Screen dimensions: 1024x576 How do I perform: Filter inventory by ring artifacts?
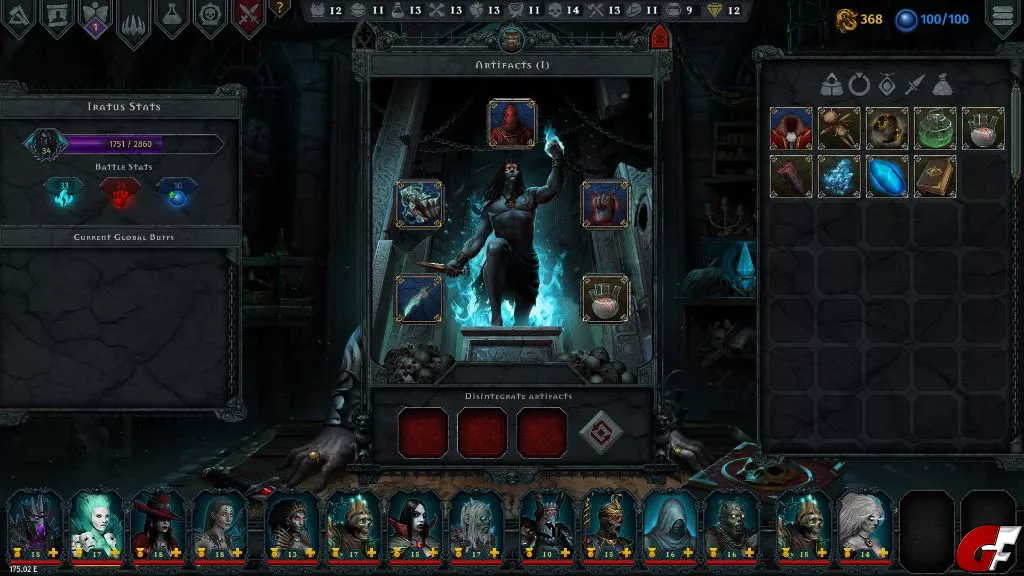tap(859, 86)
